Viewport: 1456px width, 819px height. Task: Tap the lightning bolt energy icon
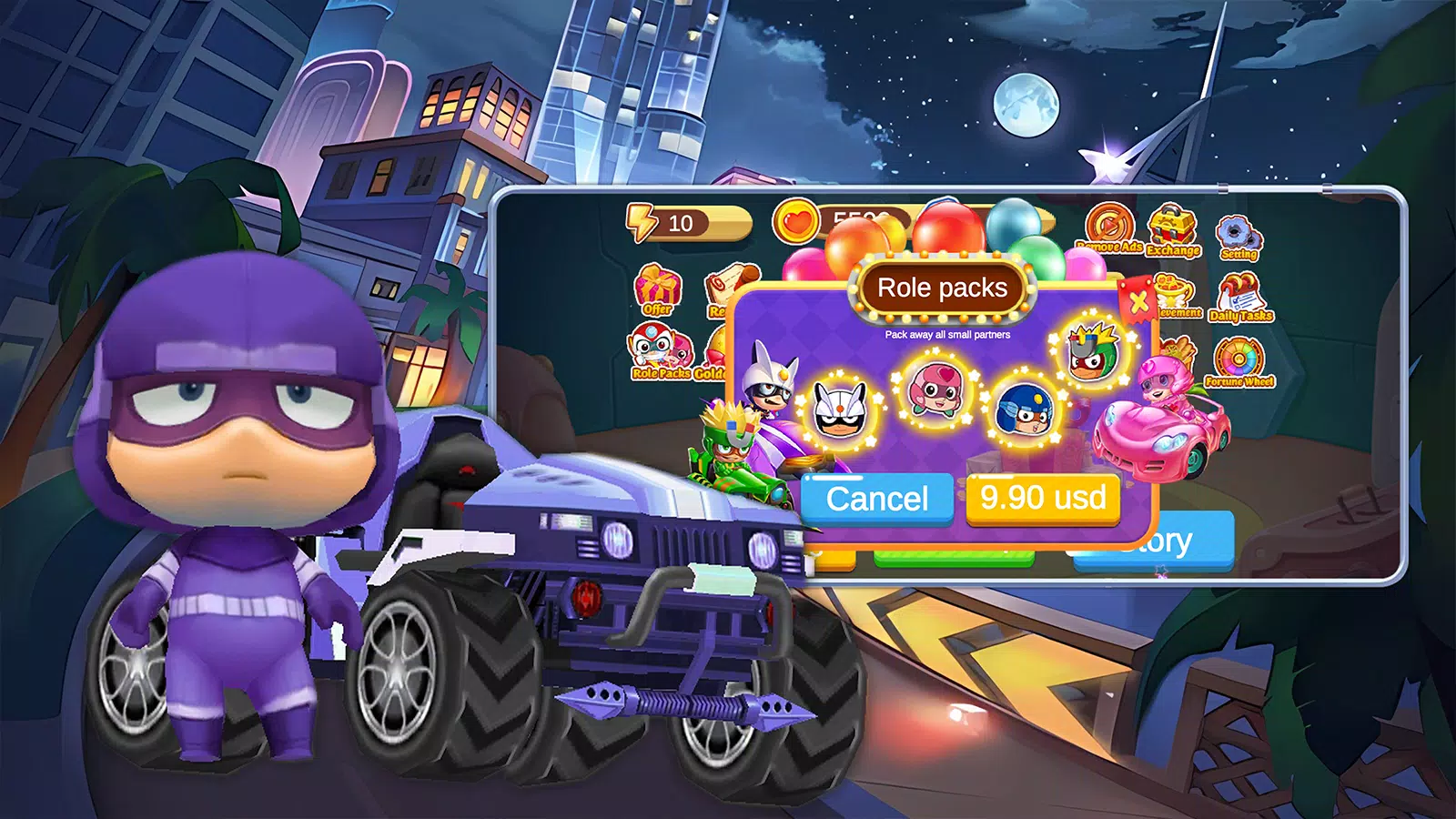coord(642,222)
